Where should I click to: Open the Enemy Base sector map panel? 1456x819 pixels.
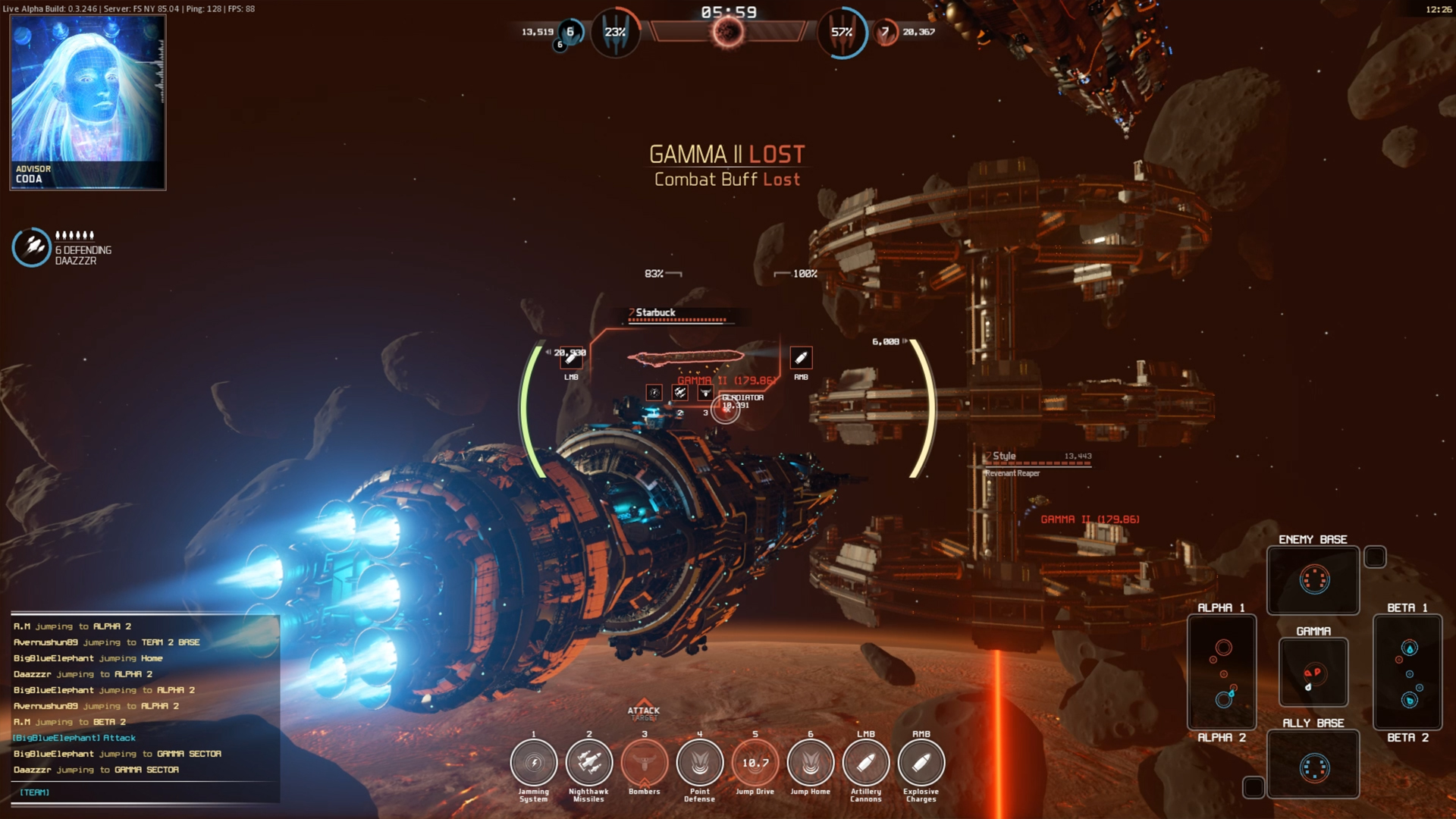1313,580
